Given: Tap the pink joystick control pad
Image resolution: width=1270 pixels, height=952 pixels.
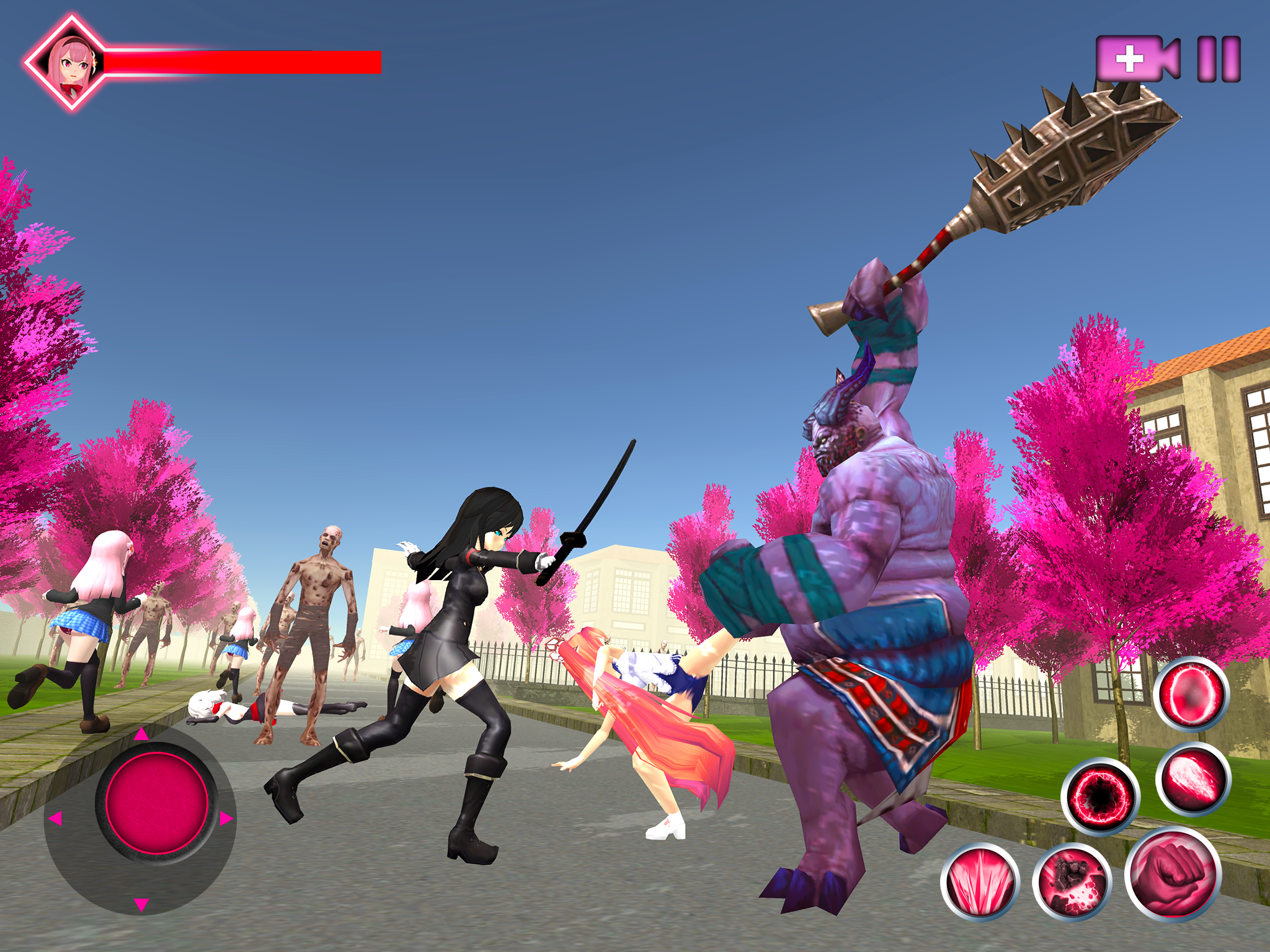Looking at the screenshot, I should 157,803.
